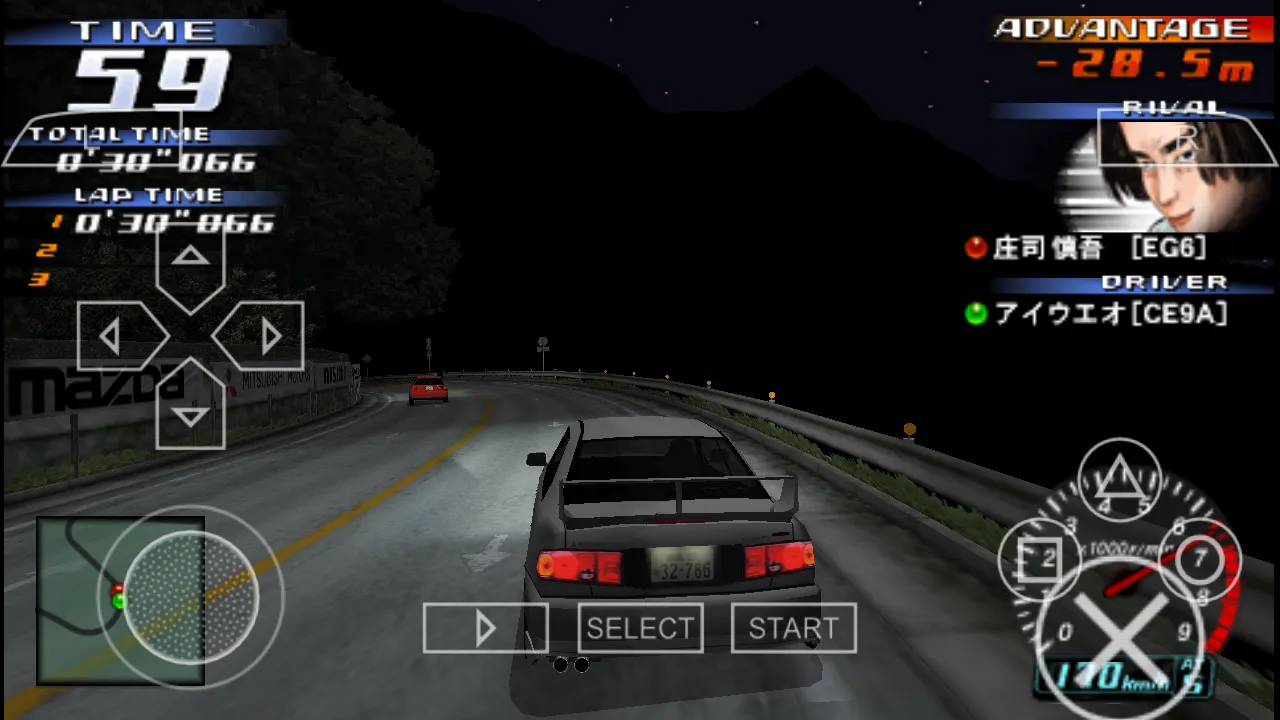Toggle the fast-forward arrow button
1280x720 pixels.
[485, 628]
